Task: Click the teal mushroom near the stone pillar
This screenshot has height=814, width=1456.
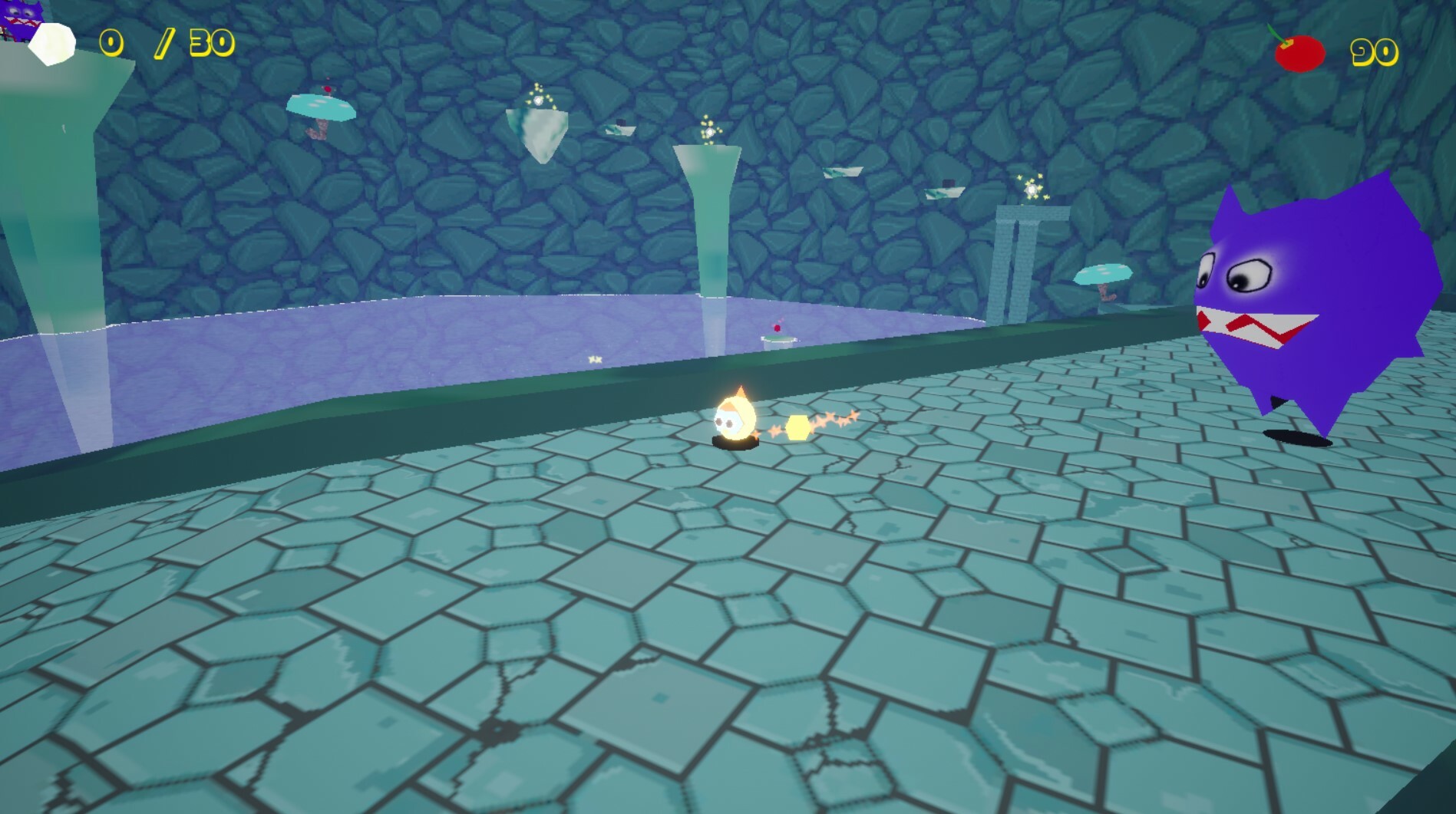Action: tap(1103, 273)
